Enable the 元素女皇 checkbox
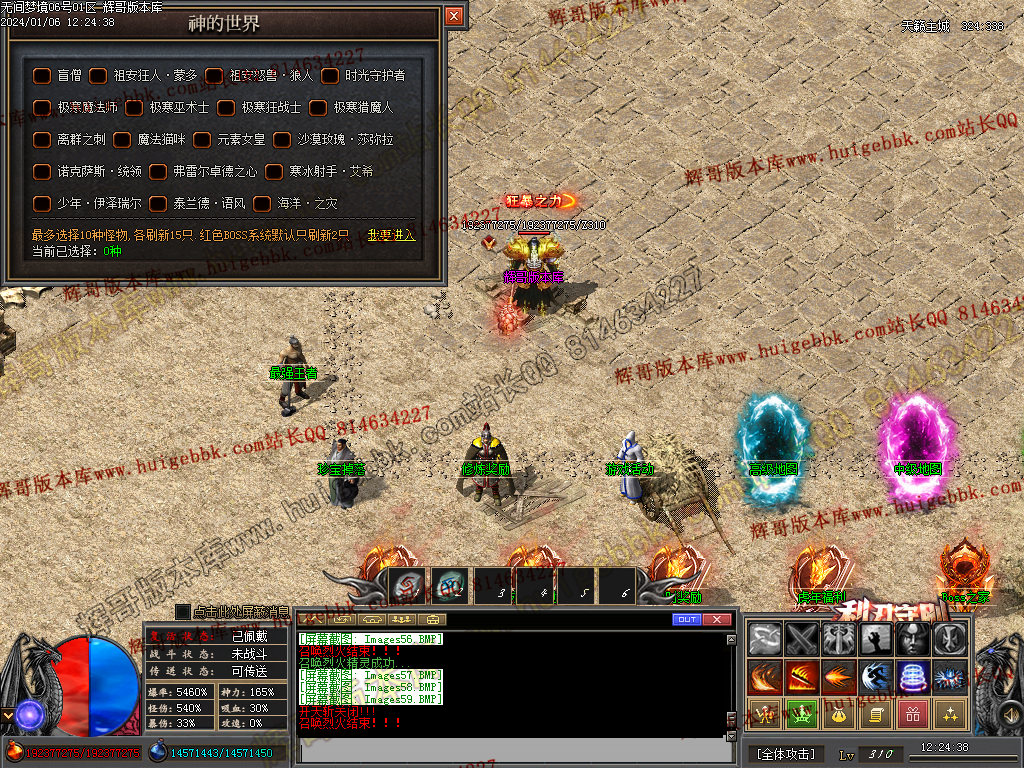This screenshot has width=1024, height=768. pyautogui.click(x=202, y=140)
